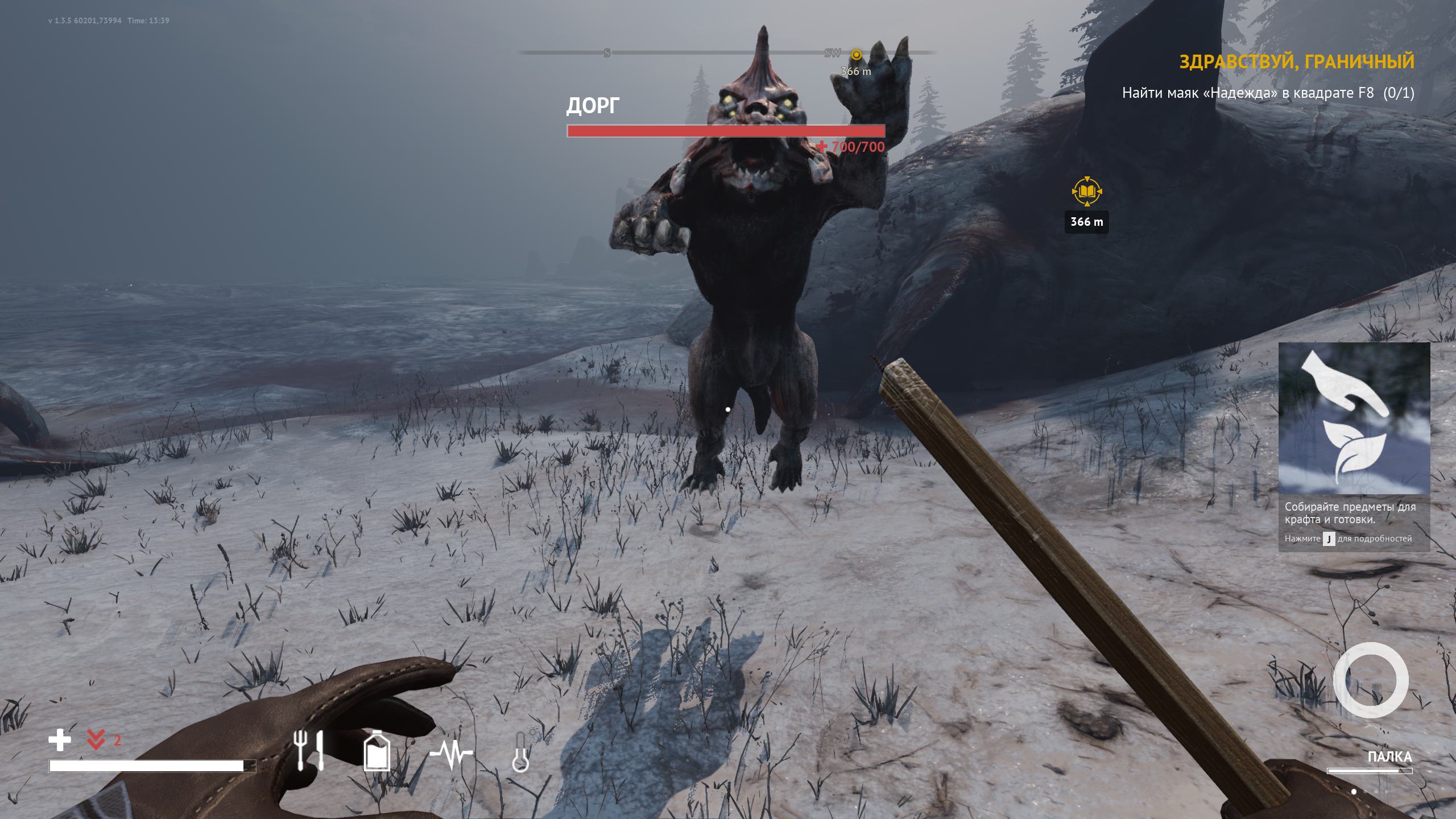The height and width of the screenshot is (819, 1456).
Task: Select the yellow book quest waypoint marker
Action: pos(1086,192)
